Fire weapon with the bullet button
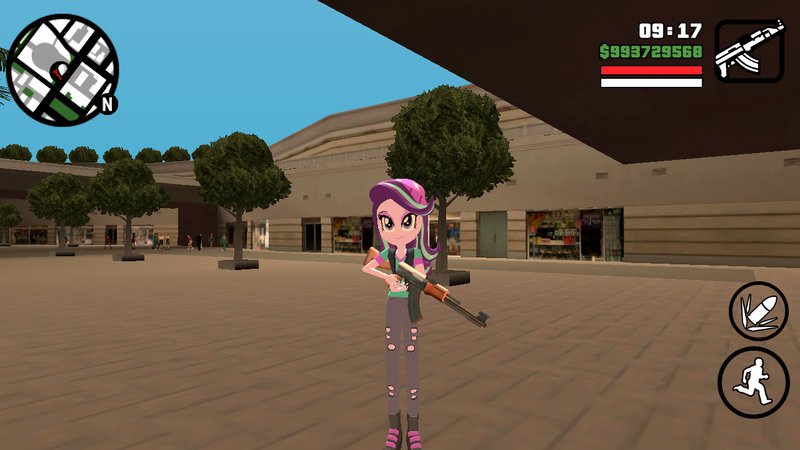The image size is (800, 450). click(x=758, y=311)
